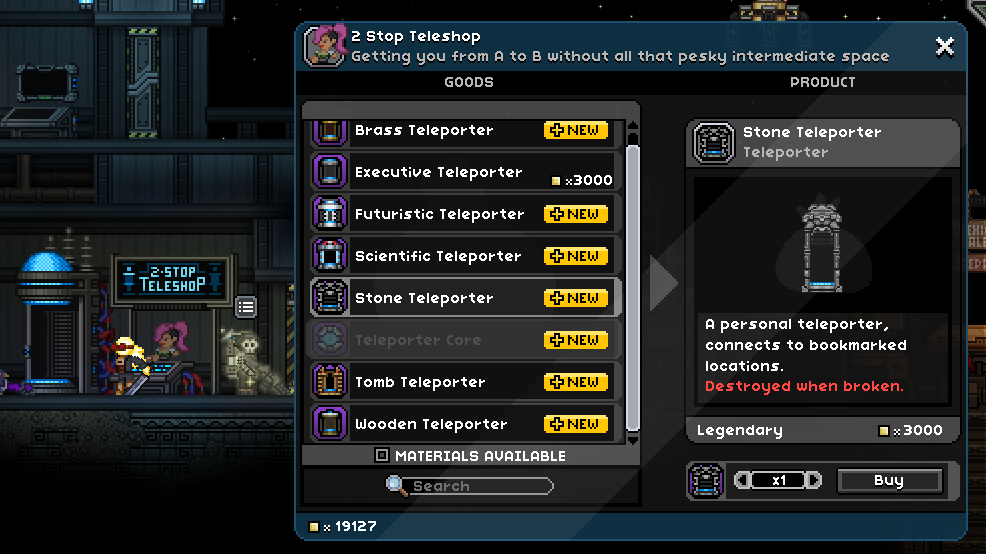Select the Futuristic Teleporter entry
The image size is (986, 554).
pyautogui.click(x=462, y=214)
